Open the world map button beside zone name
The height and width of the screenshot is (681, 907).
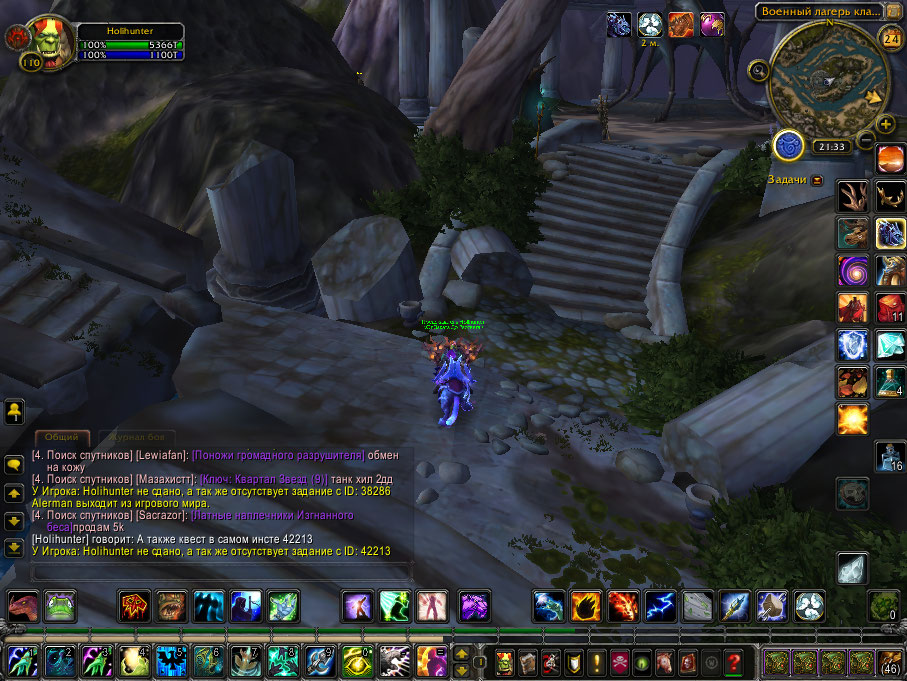(890, 11)
